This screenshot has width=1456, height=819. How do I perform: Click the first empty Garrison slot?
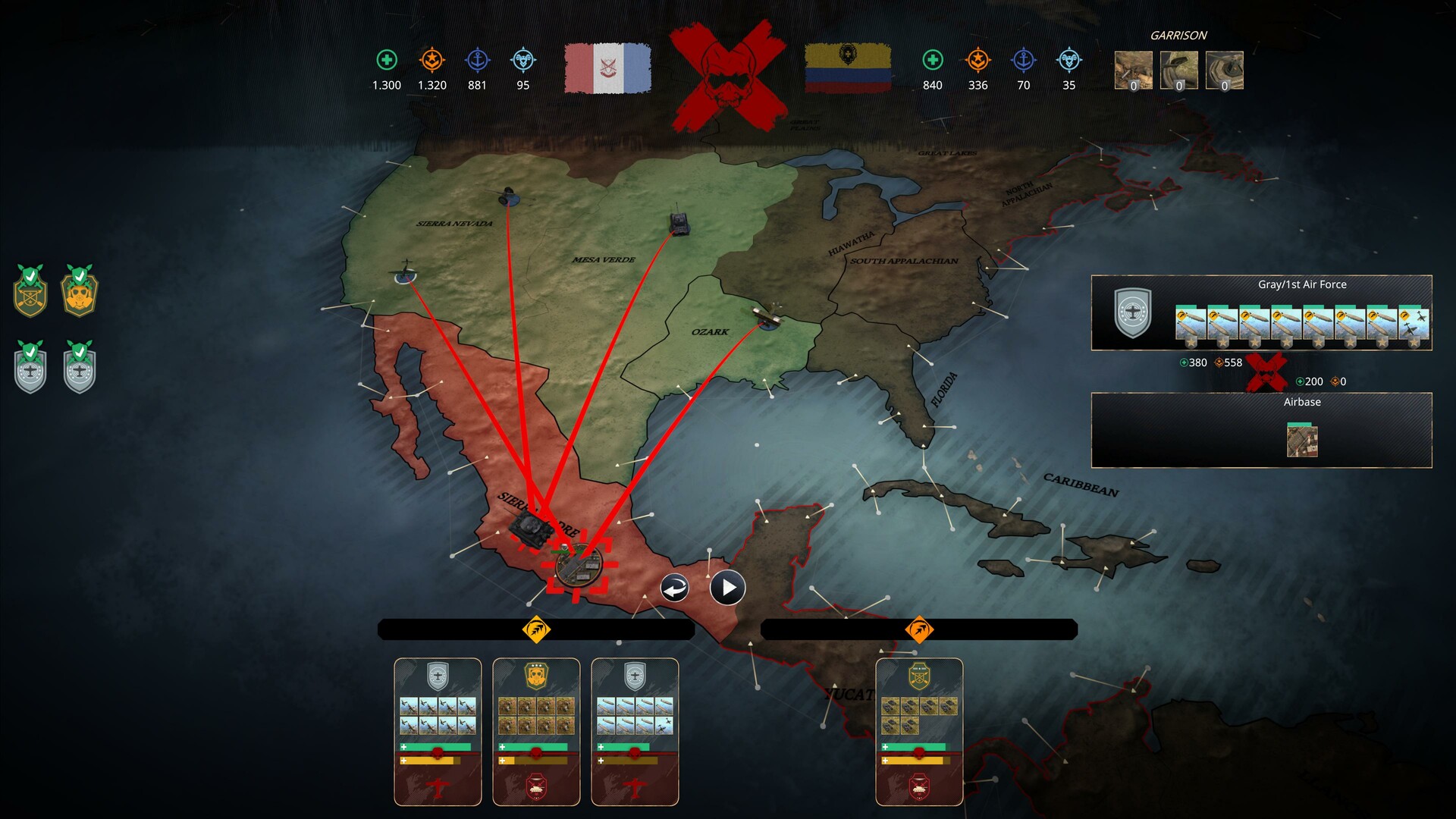tap(1133, 70)
